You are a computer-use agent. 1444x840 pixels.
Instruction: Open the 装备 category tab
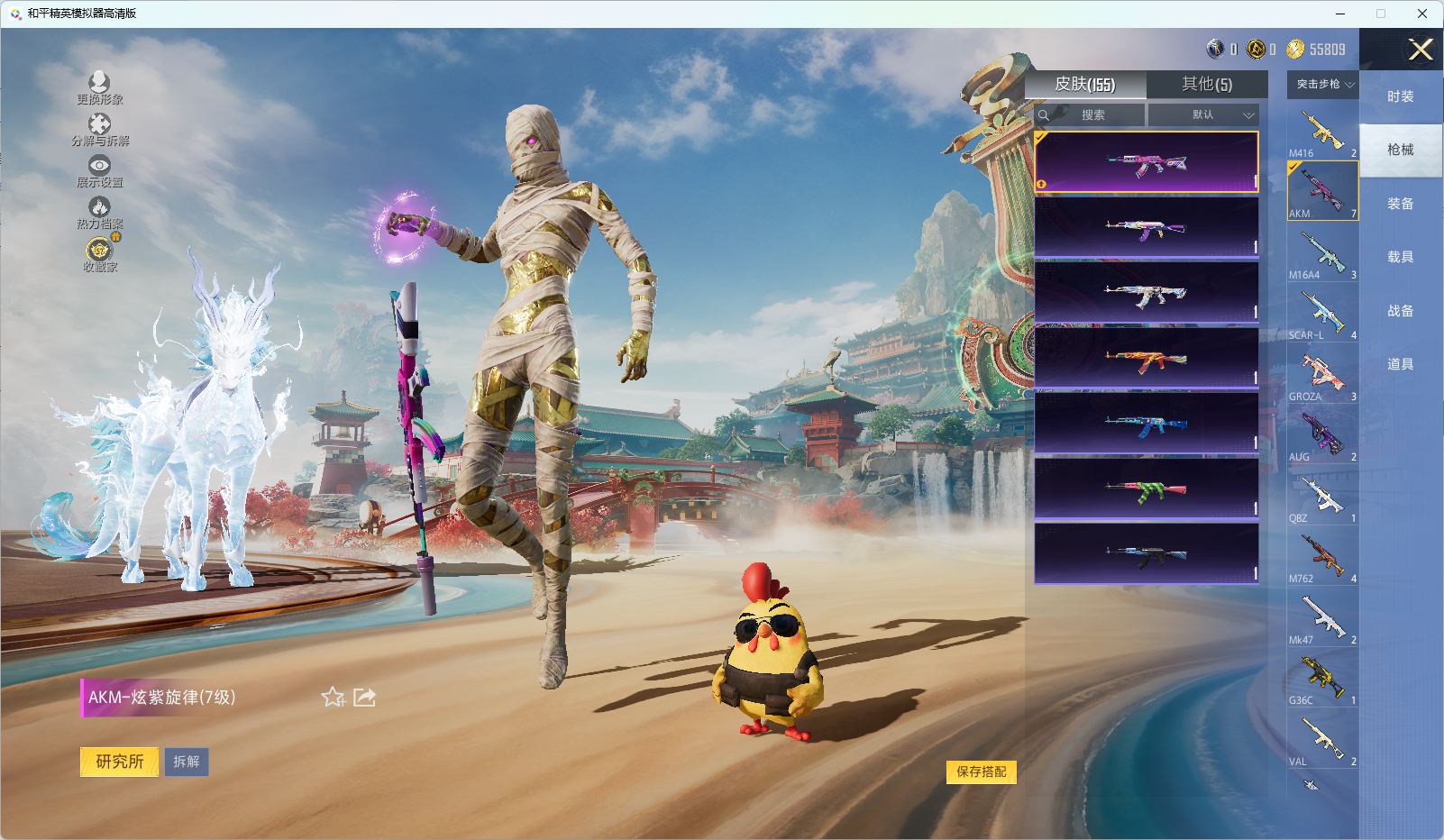[x=1400, y=204]
